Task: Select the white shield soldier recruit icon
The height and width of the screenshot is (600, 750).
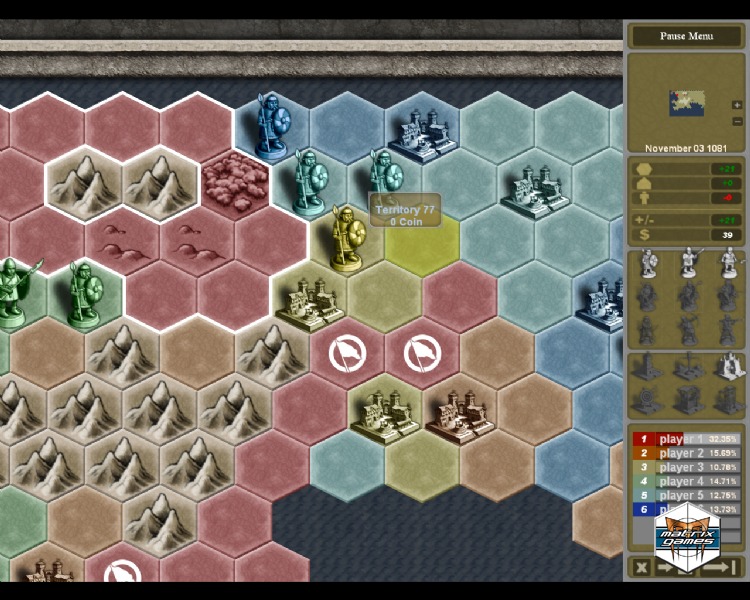Action: coord(648,264)
